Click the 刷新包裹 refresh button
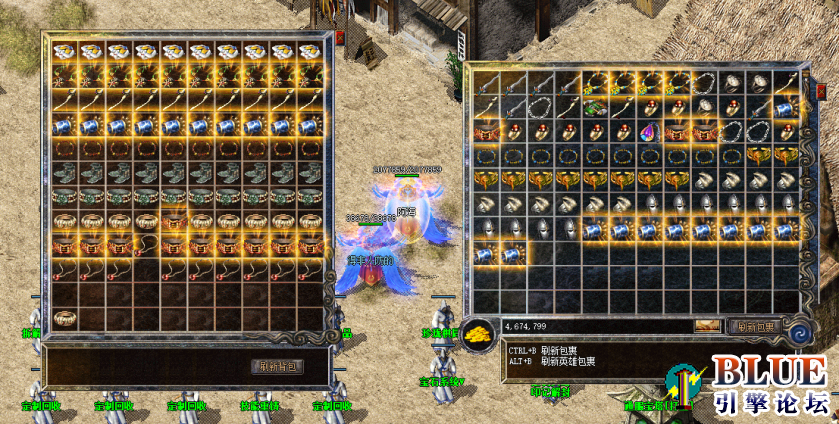Screen dimensions: 839x424 [x=754, y=326]
